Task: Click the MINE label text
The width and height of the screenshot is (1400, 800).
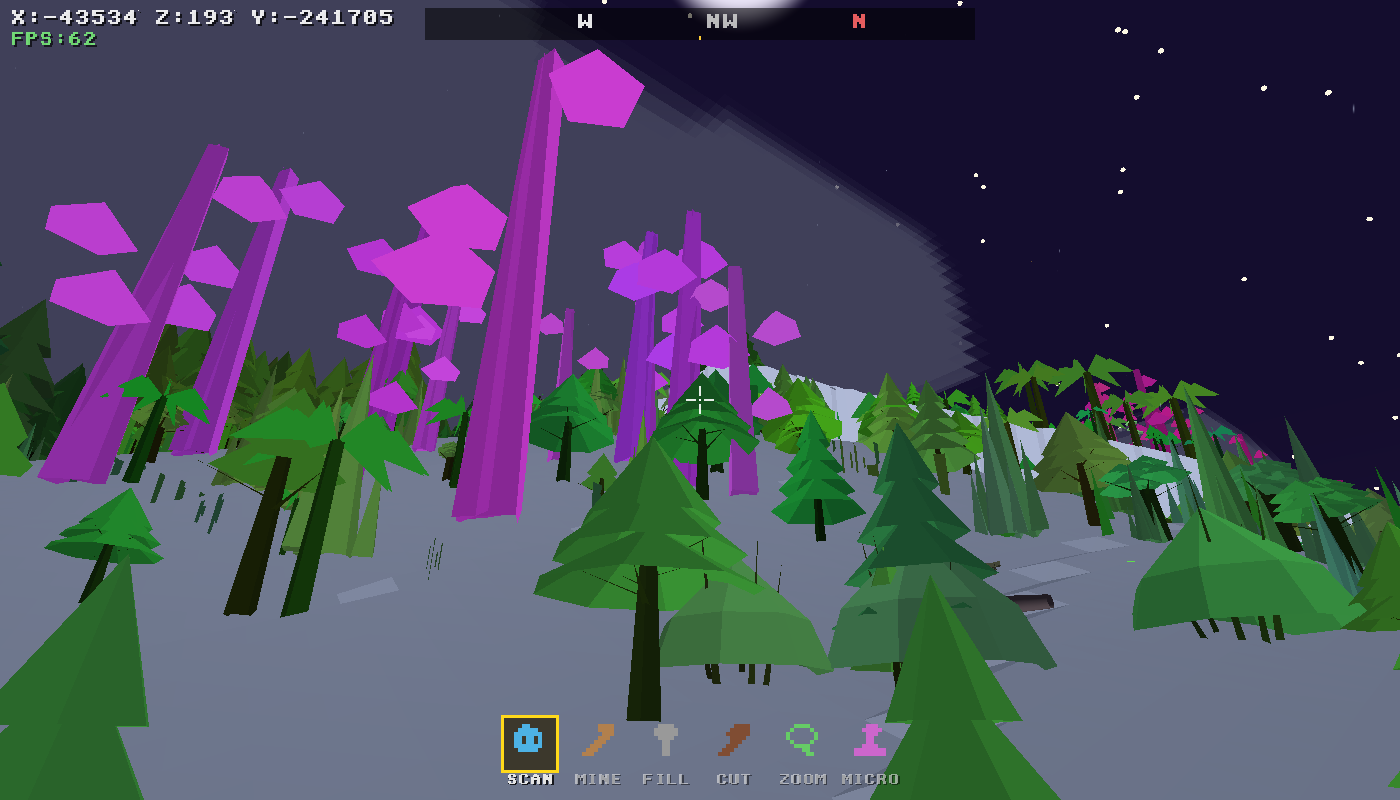Action: (598, 778)
